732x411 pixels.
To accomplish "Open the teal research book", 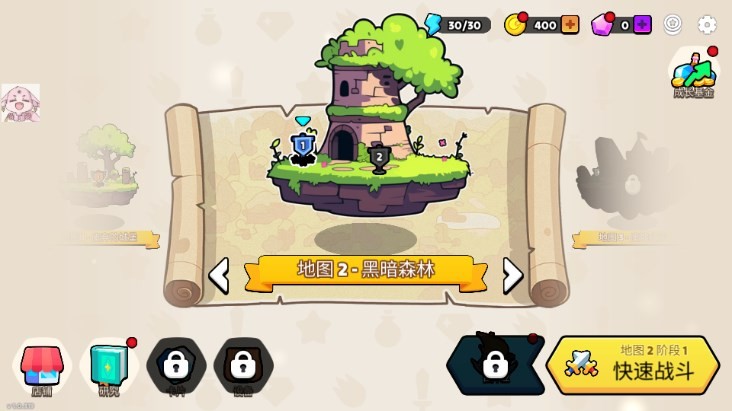I will coord(107,364).
